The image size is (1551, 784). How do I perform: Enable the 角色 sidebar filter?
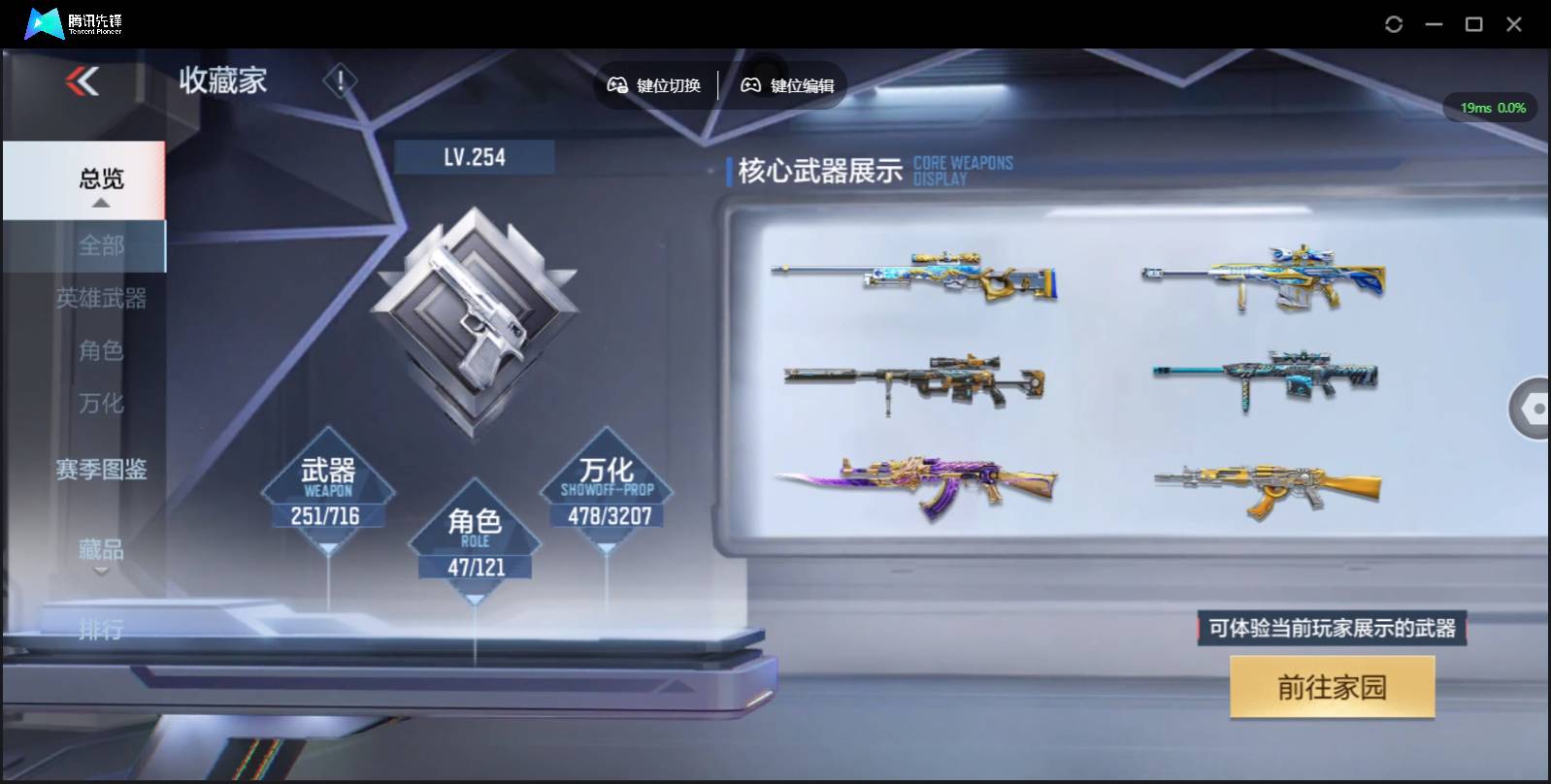[101, 351]
